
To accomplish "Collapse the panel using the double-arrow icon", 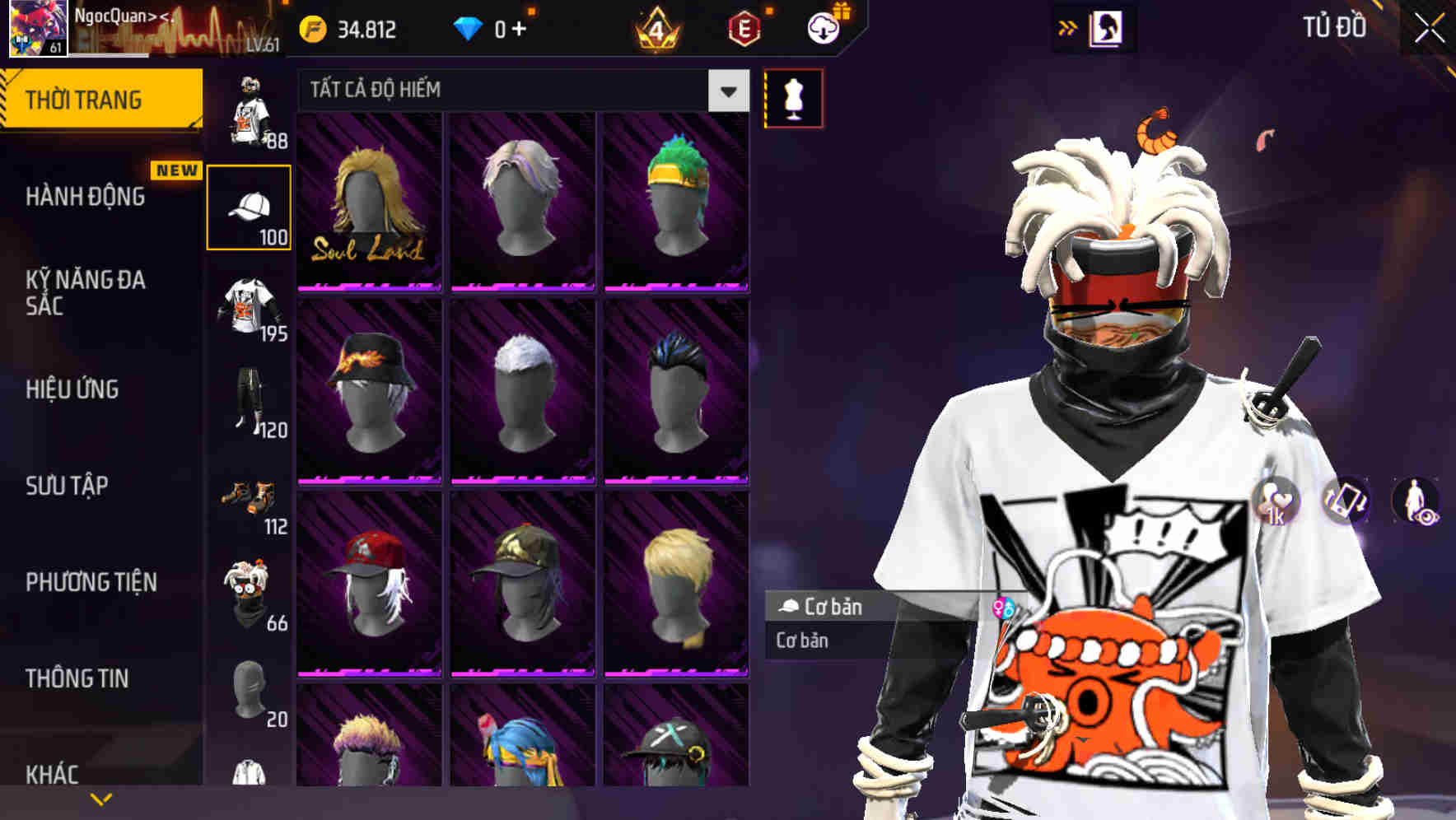I will (1068, 26).
